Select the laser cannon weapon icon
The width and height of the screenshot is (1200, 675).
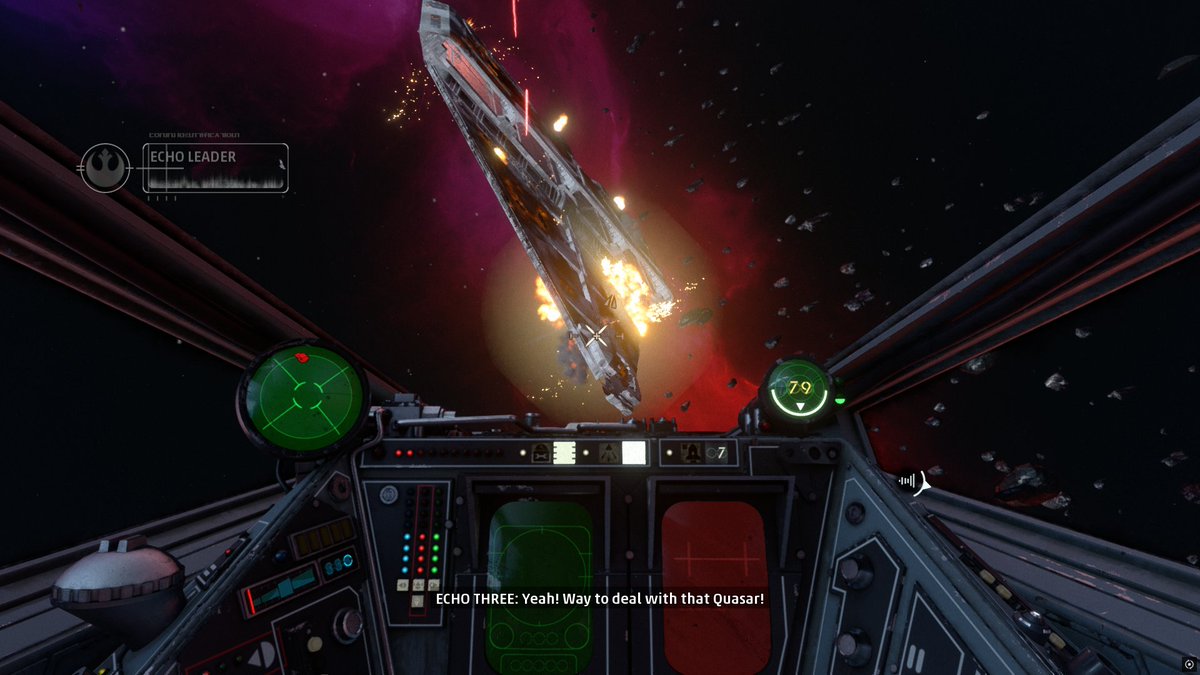coord(608,453)
